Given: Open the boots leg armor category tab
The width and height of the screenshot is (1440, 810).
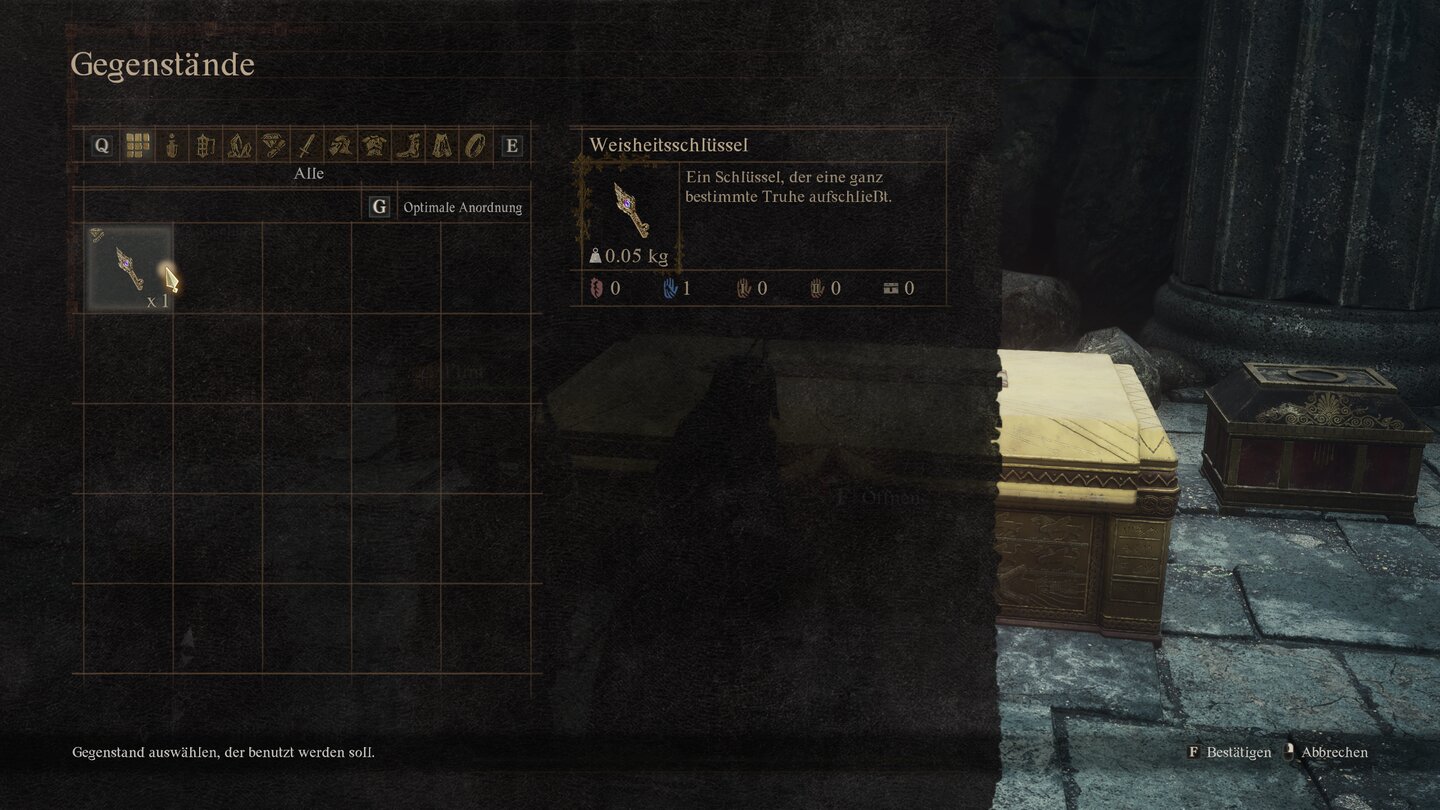Looking at the screenshot, I should pyautogui.click(x=409, y=146).
